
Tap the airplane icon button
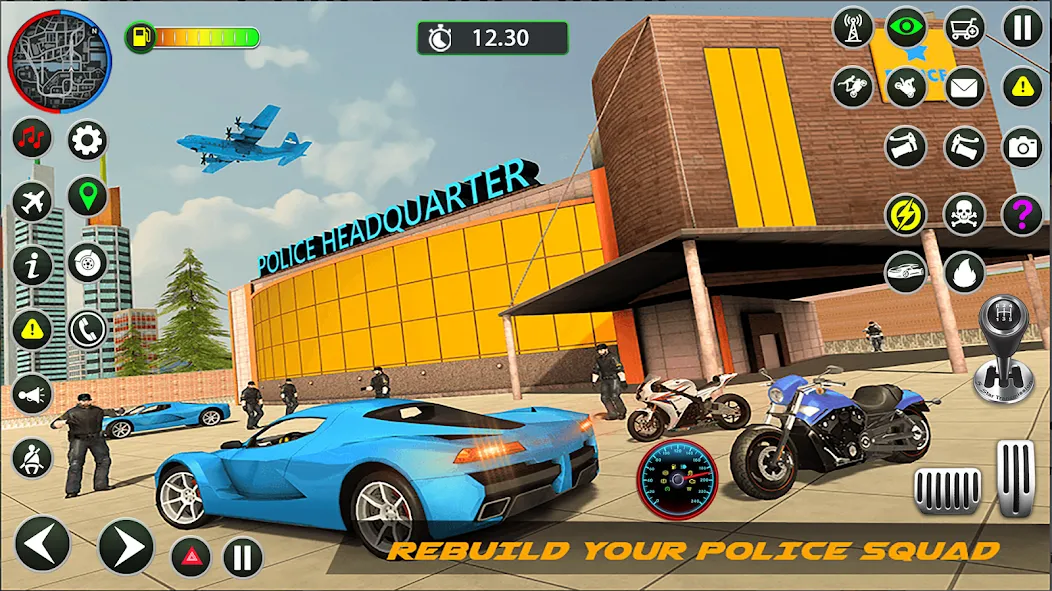32,203
